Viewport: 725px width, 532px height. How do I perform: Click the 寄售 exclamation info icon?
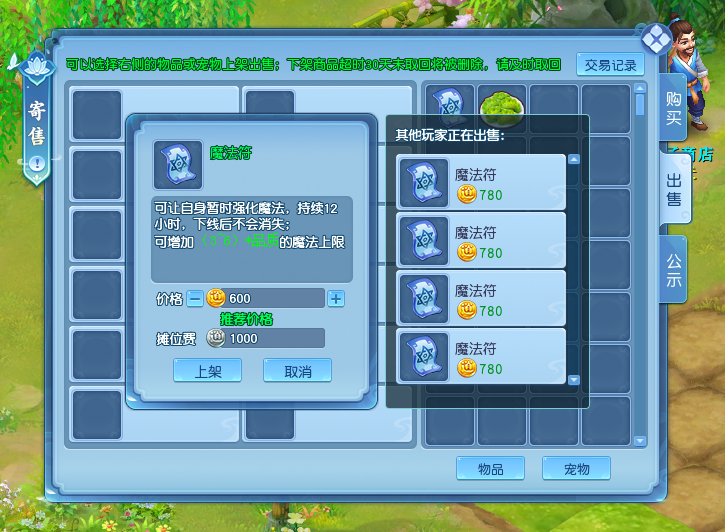point(37,163)
